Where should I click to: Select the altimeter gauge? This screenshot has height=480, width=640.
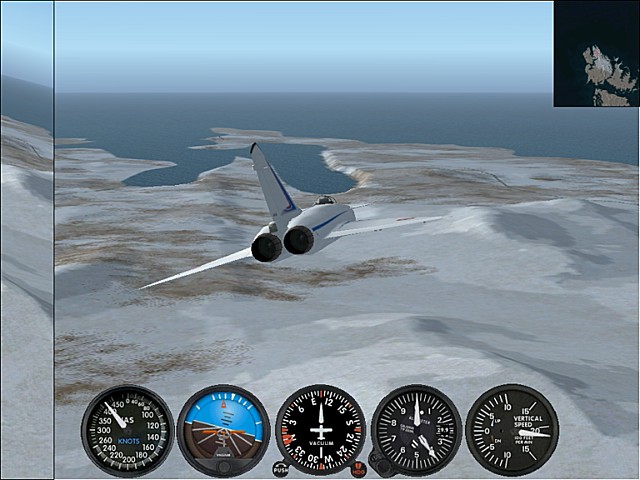[x=416, y=430]
